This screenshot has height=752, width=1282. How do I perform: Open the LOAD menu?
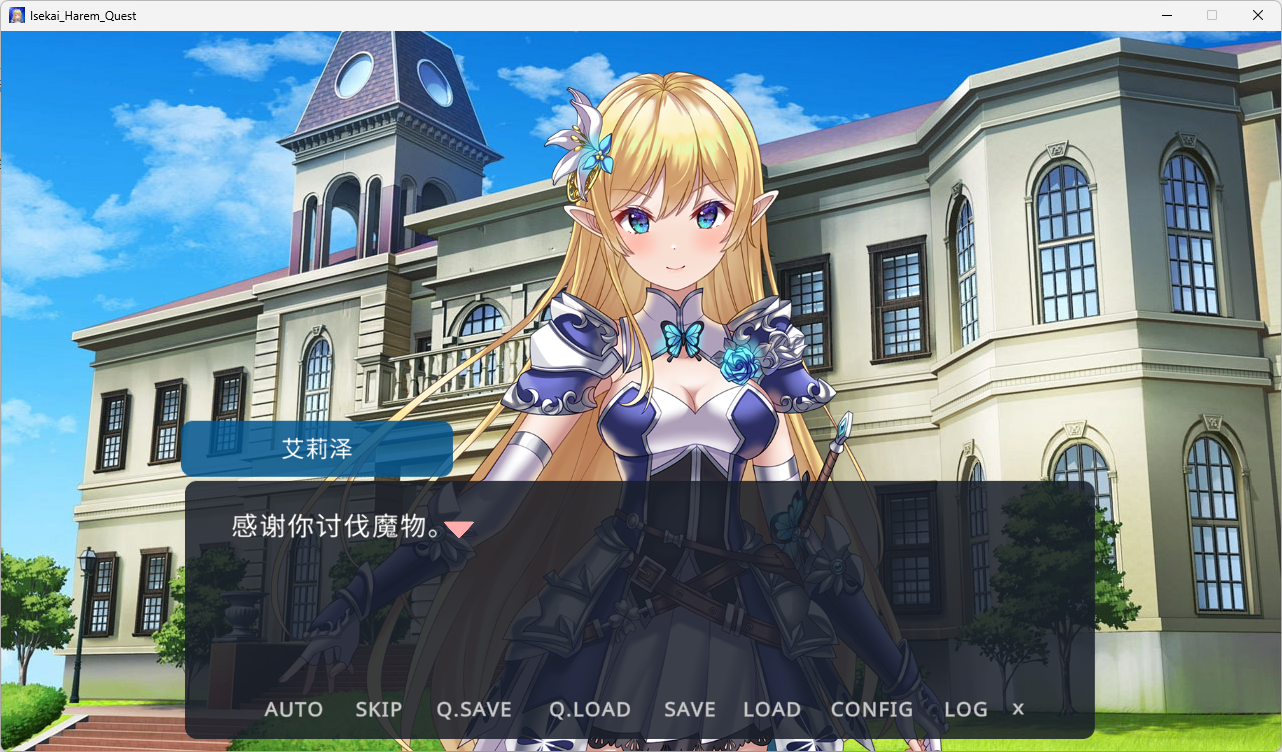tap(771, 710)
